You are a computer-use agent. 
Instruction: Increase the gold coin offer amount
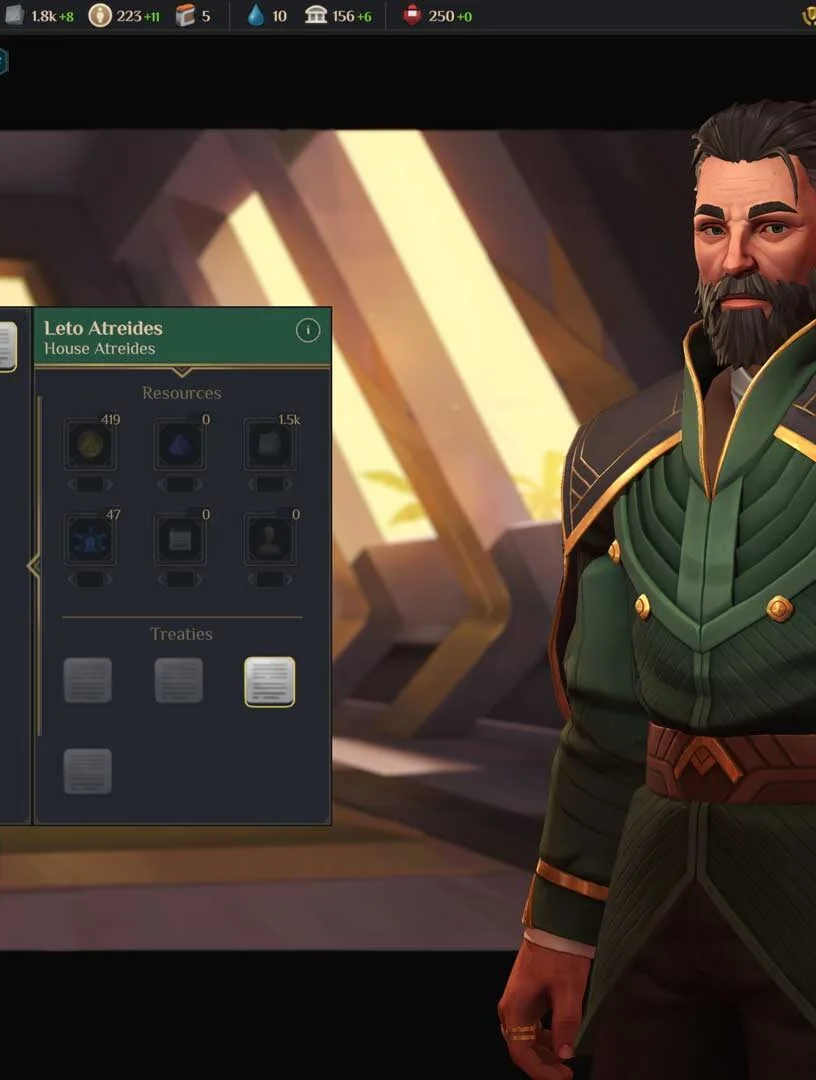(x=110, y=485)
